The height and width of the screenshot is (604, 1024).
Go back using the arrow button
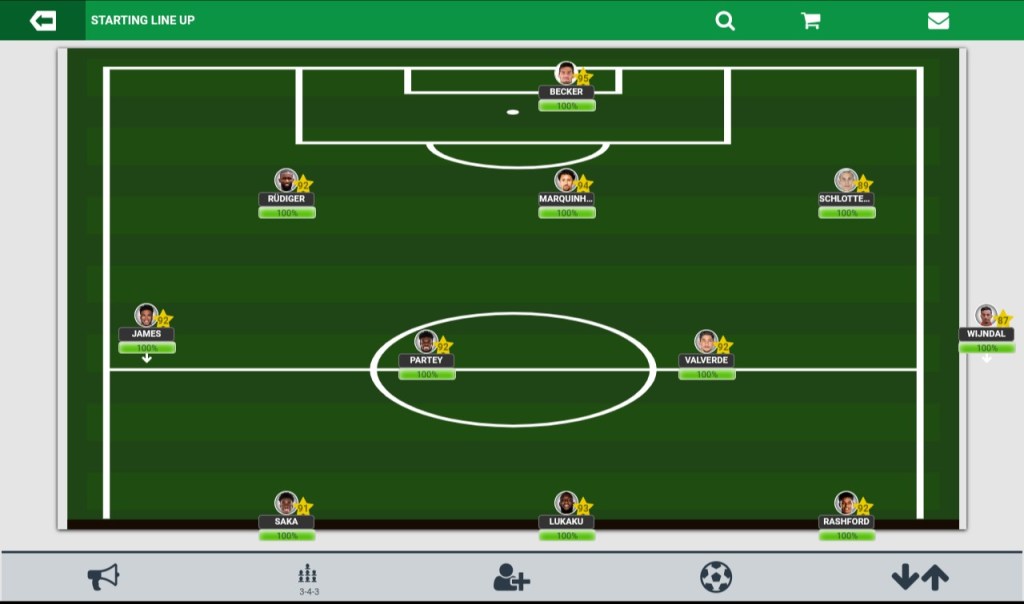[x=43, y=20]
